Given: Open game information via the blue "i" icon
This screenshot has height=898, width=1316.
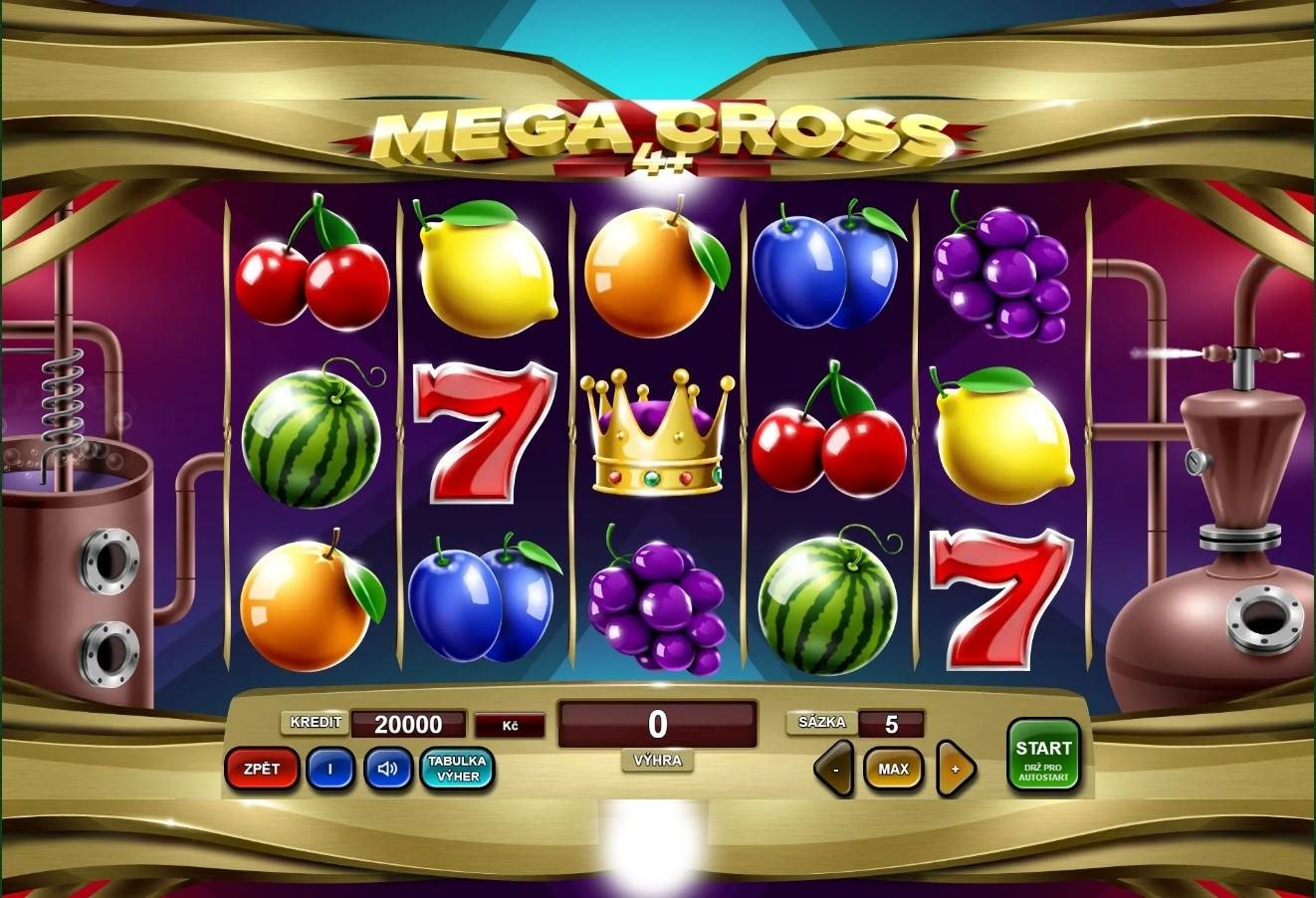Looking at the screenshot, I should (329, 769).
